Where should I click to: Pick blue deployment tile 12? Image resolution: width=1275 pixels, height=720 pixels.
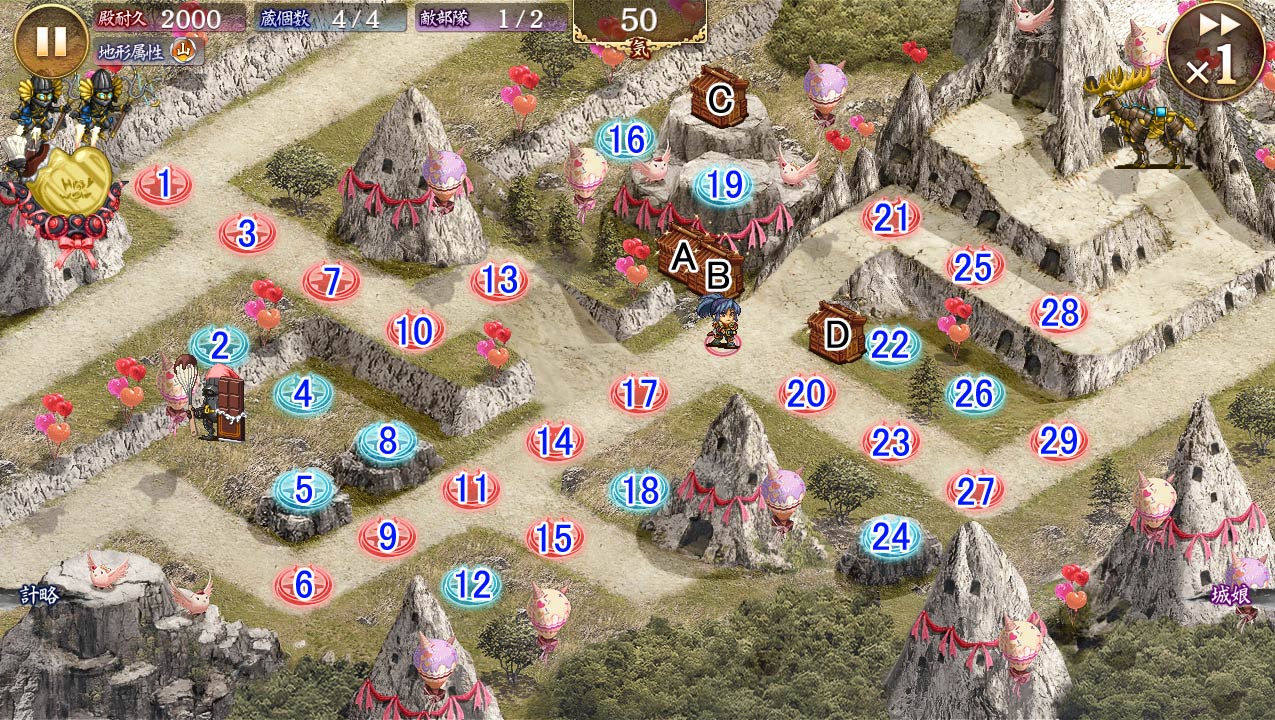tap(472, 585)
